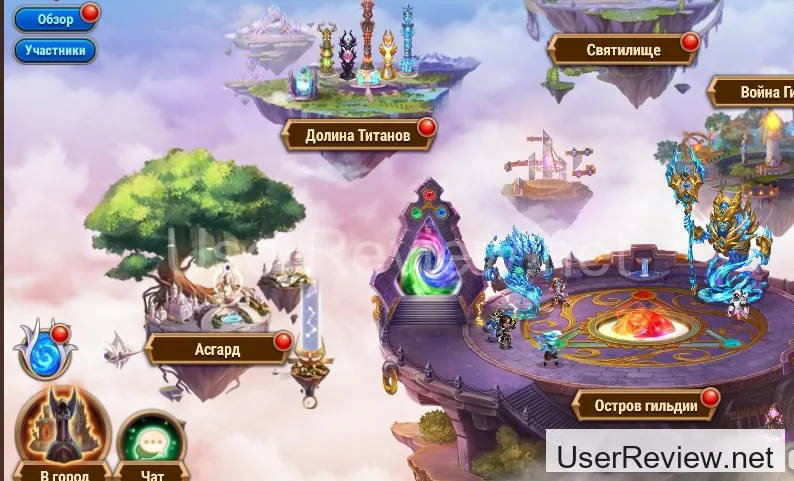794x481 pixels.
Task: Open the Война Гильдий banner
Action: (x=753, y=93)
